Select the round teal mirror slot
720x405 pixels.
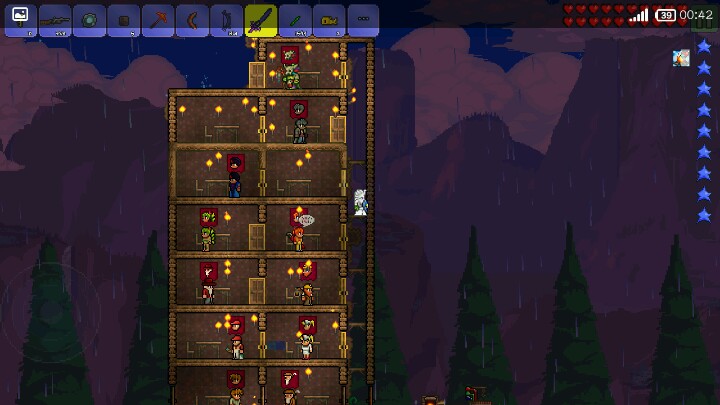[88, 20]
